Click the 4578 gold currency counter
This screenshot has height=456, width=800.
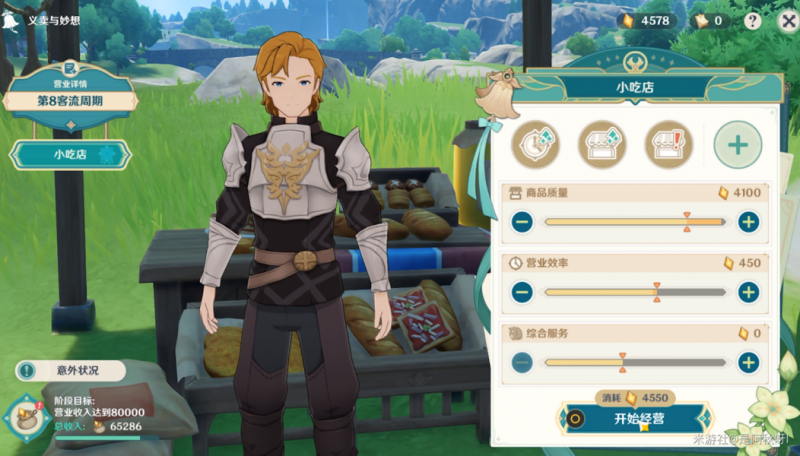(x=647, y=20)
